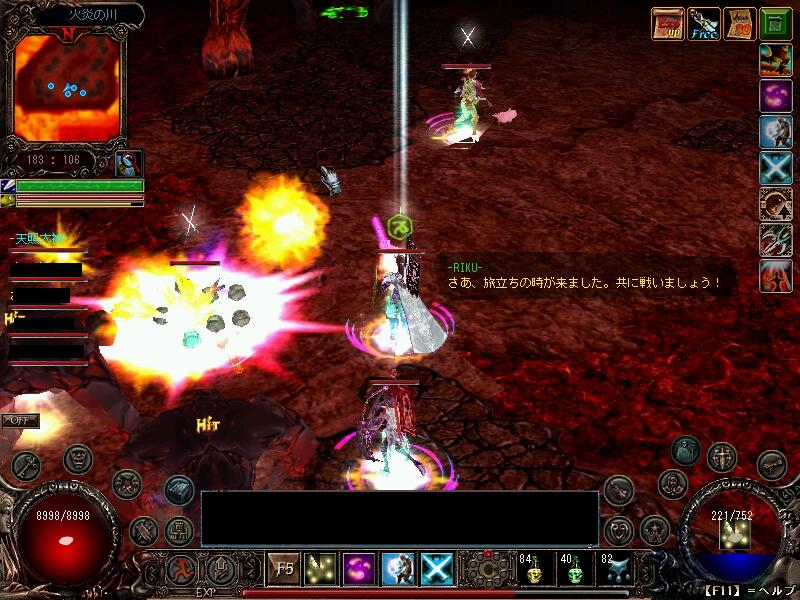Toggle the OFF switch button

(x=20, y=420)
